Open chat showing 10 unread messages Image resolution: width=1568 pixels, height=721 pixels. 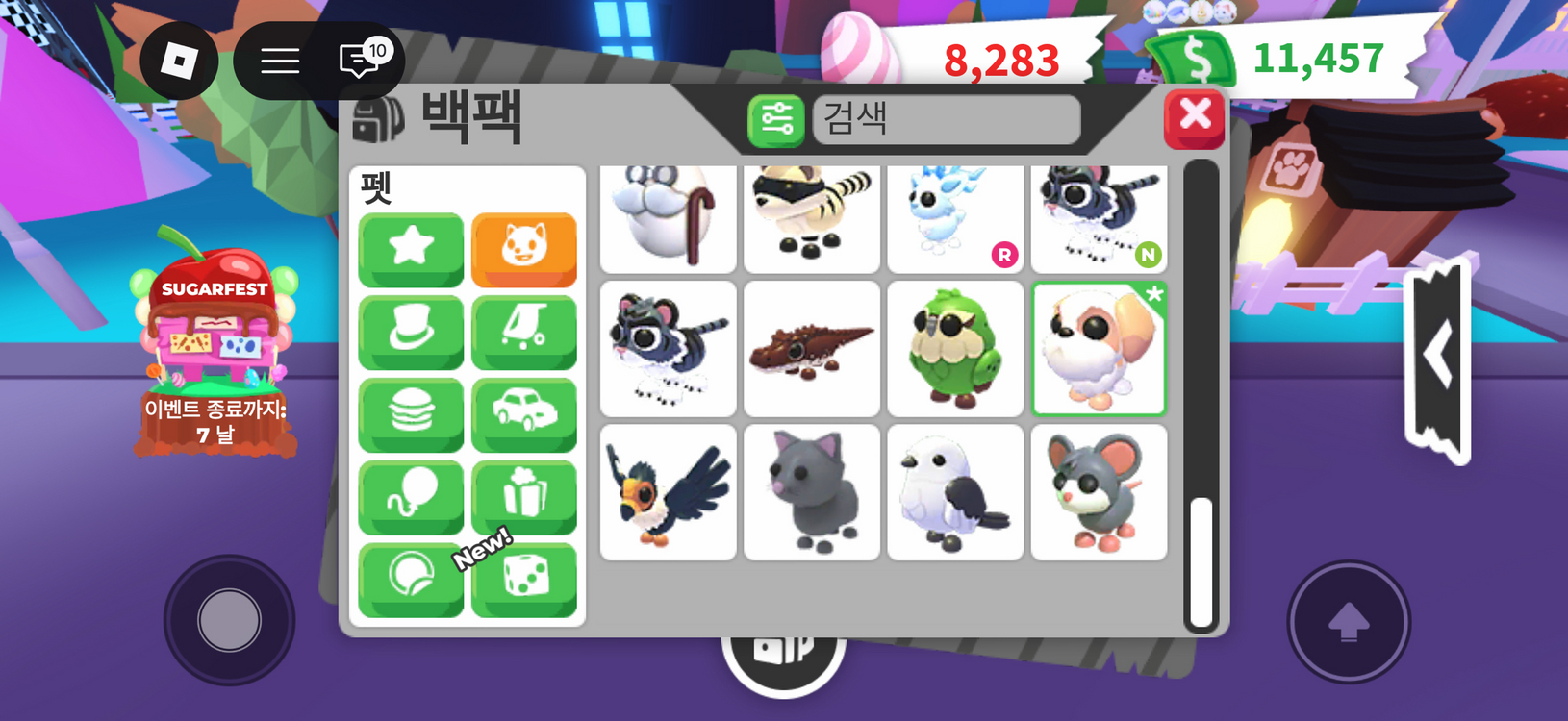pyautogui.click(x=357, y=61)
